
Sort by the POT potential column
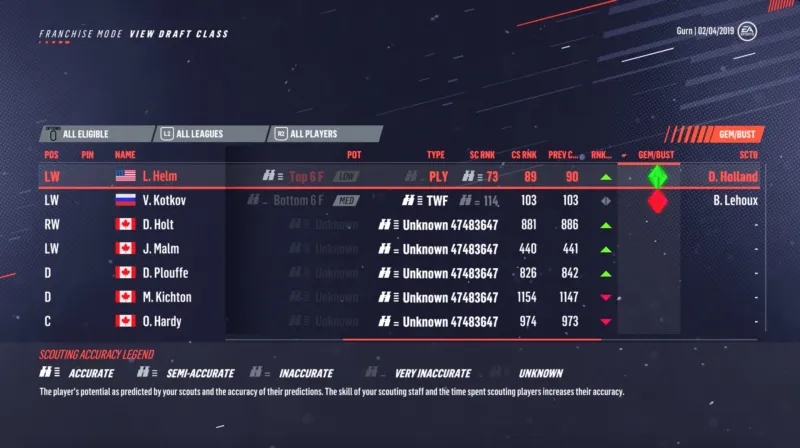(x=354, y=155)
